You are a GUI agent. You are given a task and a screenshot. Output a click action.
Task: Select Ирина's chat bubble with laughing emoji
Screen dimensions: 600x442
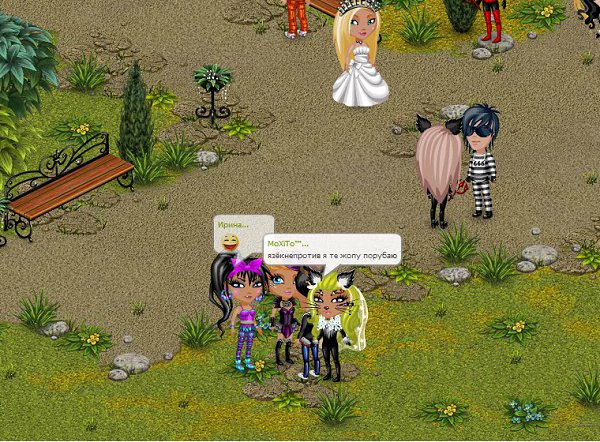(x=242, y=234)
